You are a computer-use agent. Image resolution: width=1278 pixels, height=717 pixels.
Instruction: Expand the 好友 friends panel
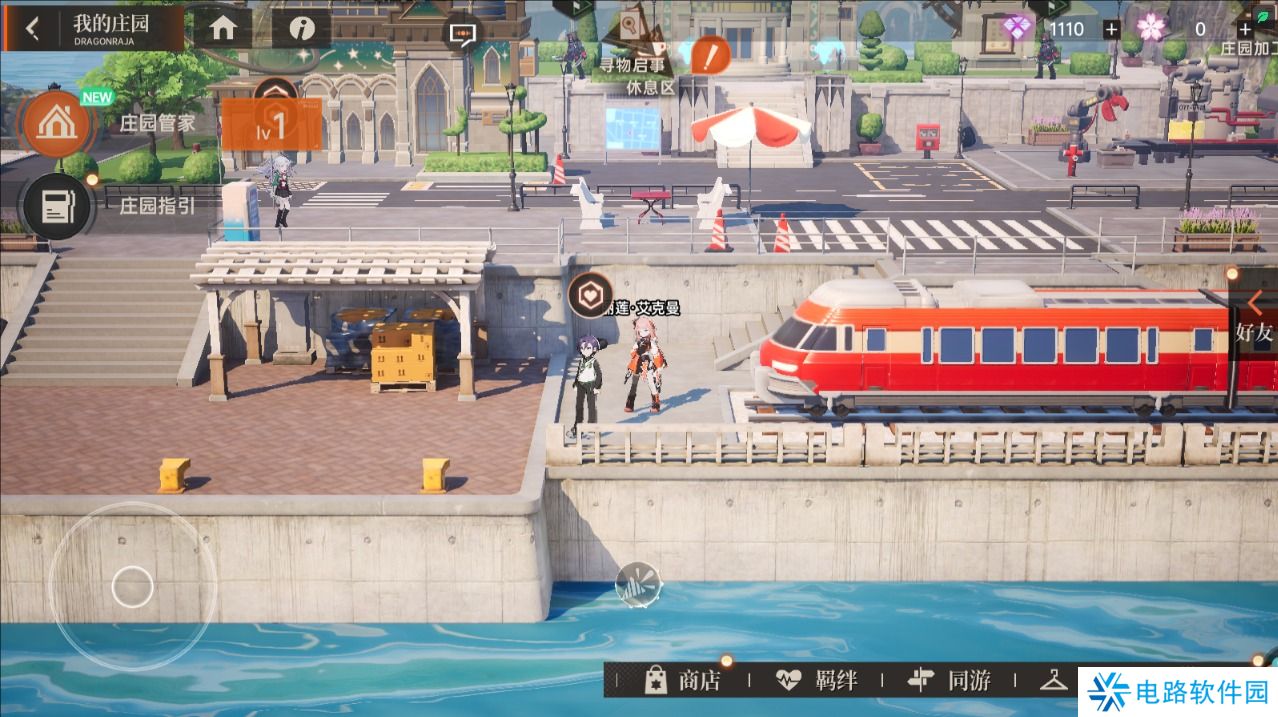click(1253, 318)
